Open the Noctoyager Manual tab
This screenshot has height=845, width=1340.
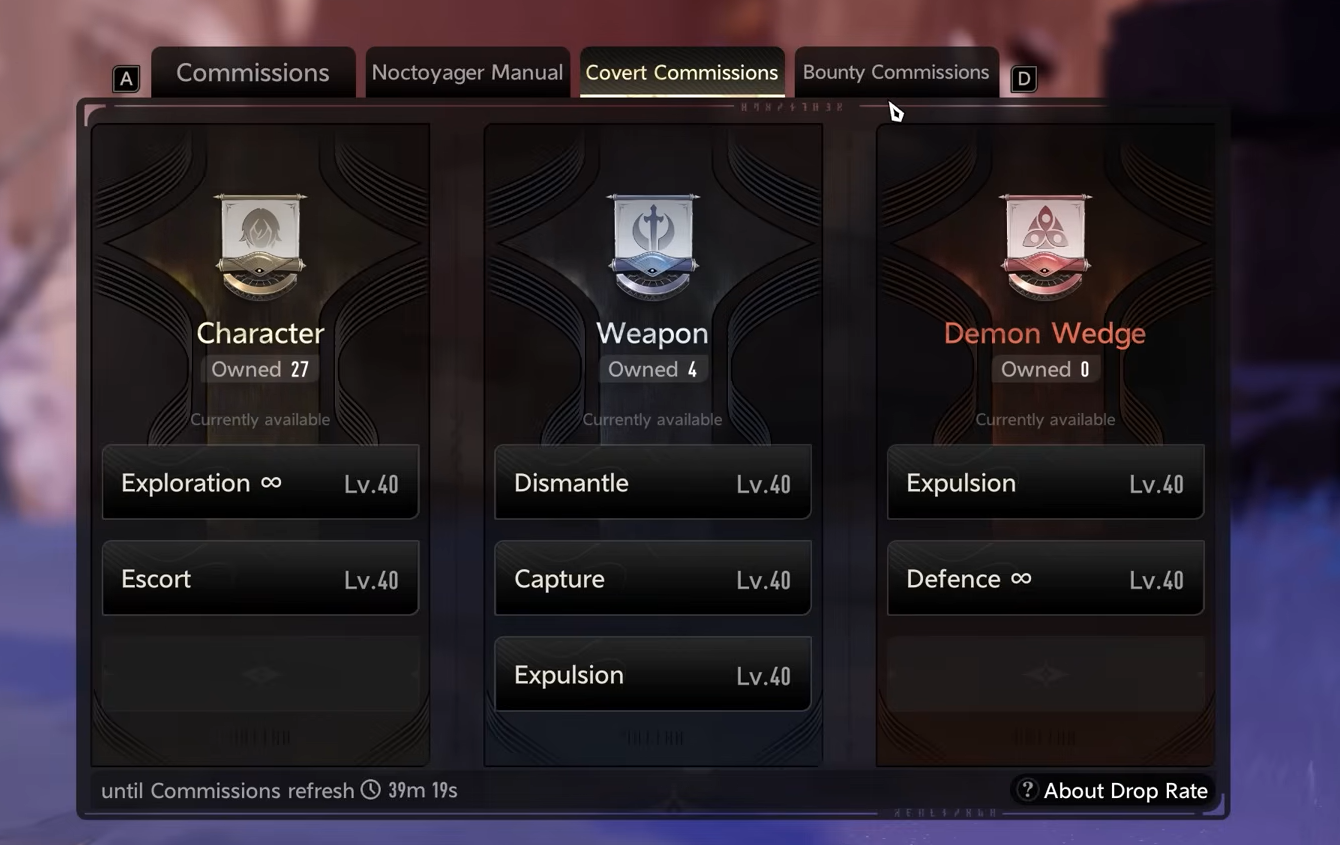tap(467, 72)
